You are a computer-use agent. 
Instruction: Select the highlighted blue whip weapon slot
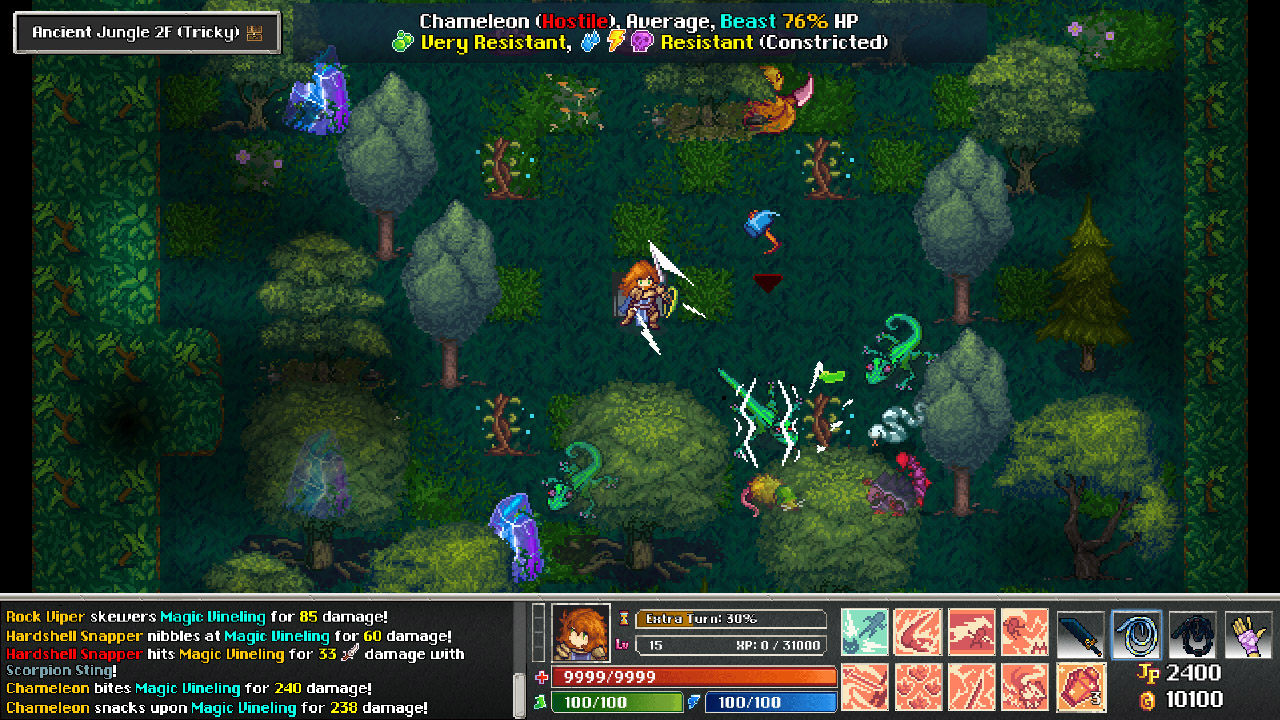click(1135, 632)
